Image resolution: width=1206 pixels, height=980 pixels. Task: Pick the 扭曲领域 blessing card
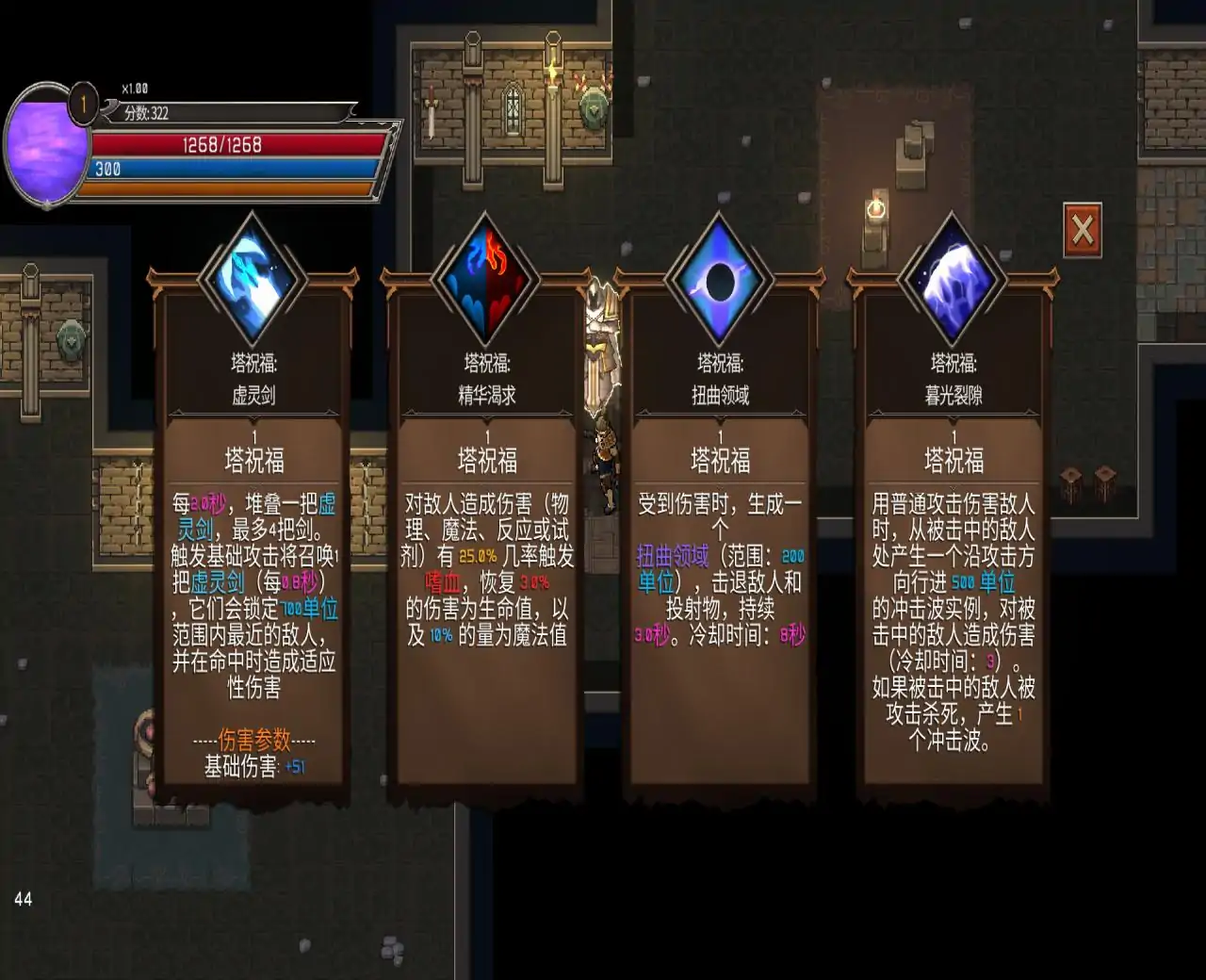click(x=720, y=528)
